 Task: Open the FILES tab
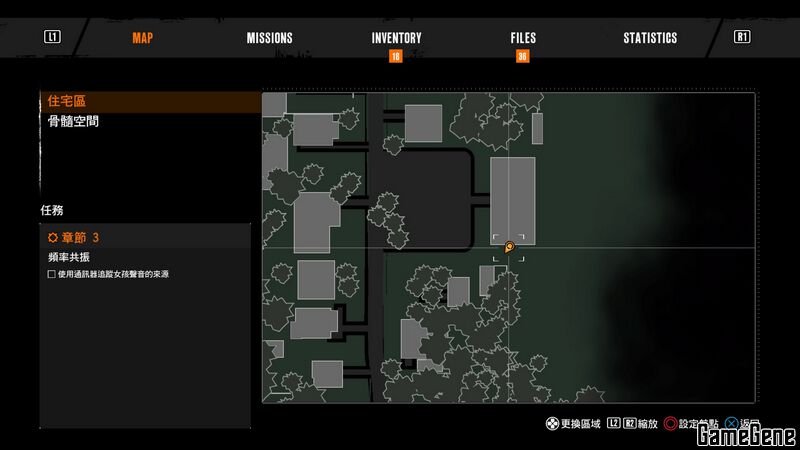pos(523,38)
